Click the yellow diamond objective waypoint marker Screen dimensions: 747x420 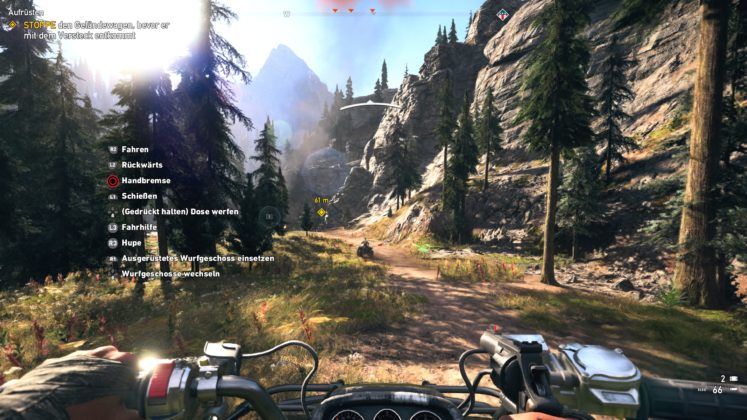322,212
